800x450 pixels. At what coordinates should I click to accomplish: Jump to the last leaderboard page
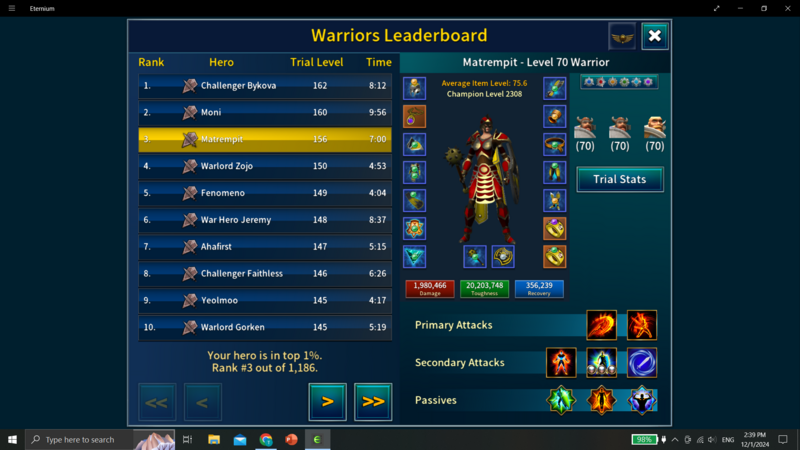(373, 402)
